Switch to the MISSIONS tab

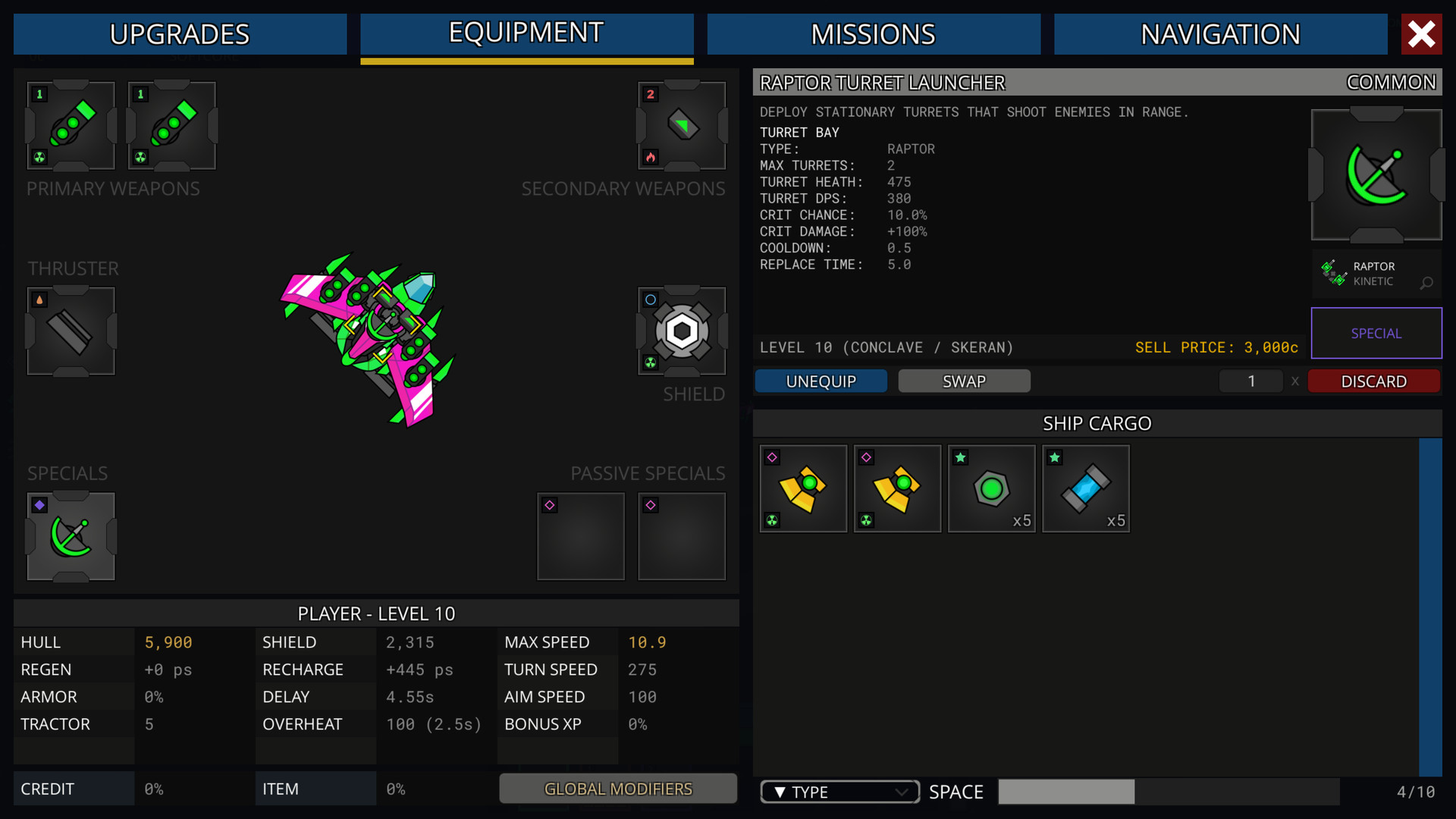(x=874, y=33)
